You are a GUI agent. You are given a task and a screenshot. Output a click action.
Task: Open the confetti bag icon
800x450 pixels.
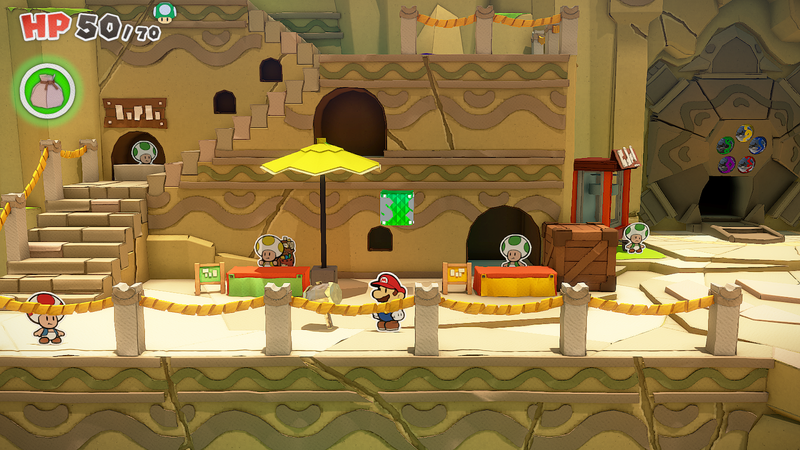point(45,89)
